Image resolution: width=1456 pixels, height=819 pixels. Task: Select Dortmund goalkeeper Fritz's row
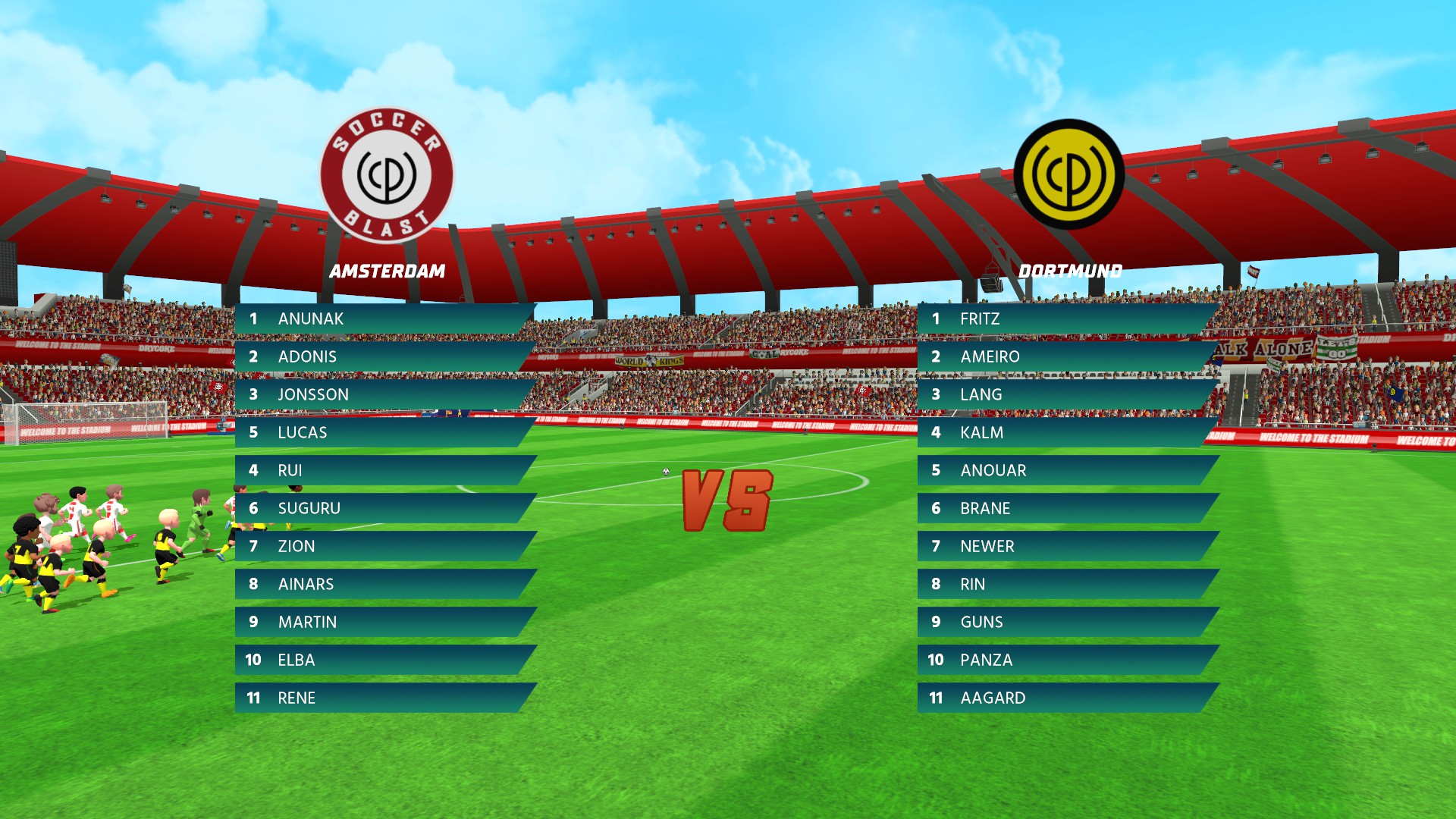coord(1065,318)
